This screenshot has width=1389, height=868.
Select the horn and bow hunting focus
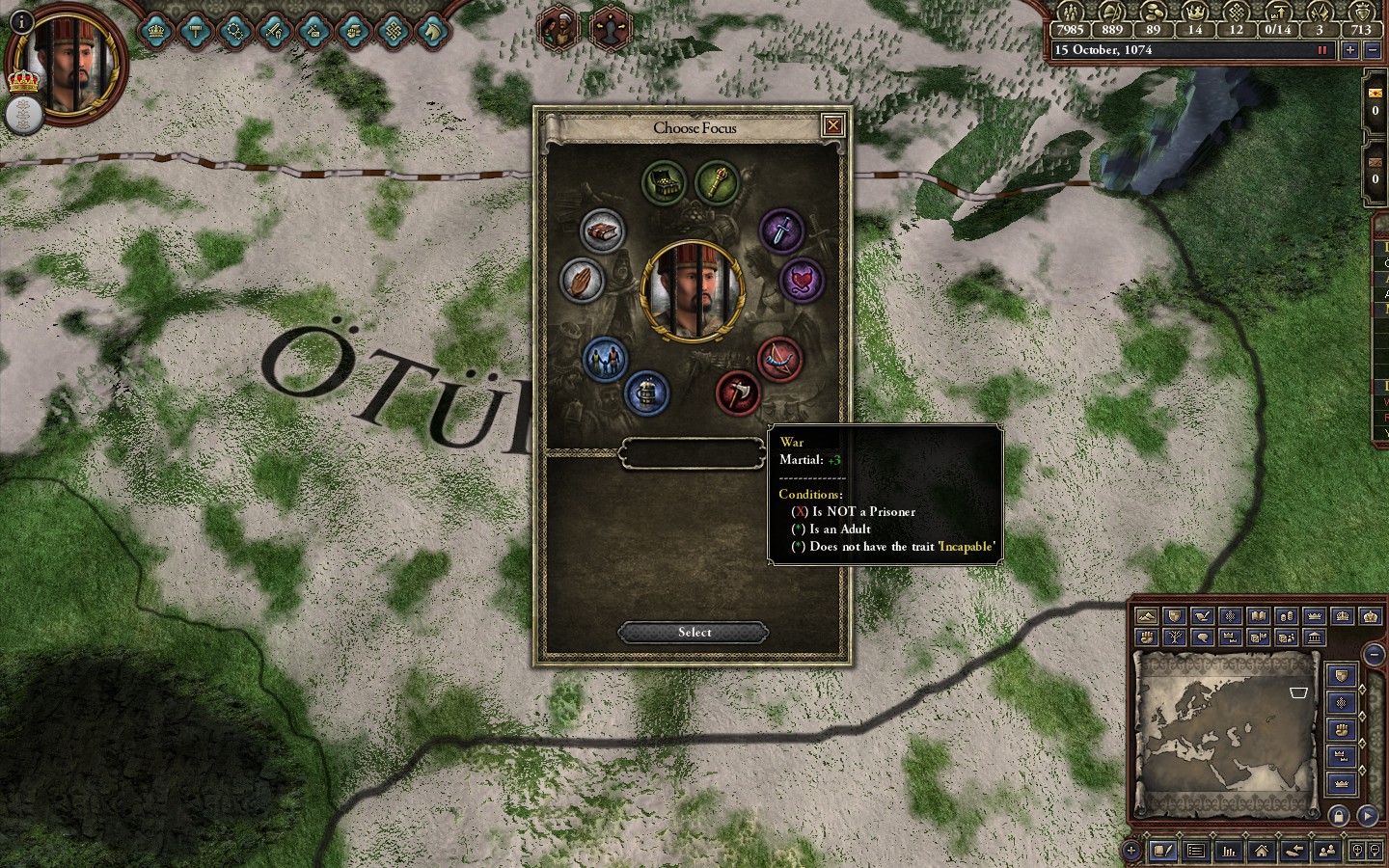coord(779,359)
